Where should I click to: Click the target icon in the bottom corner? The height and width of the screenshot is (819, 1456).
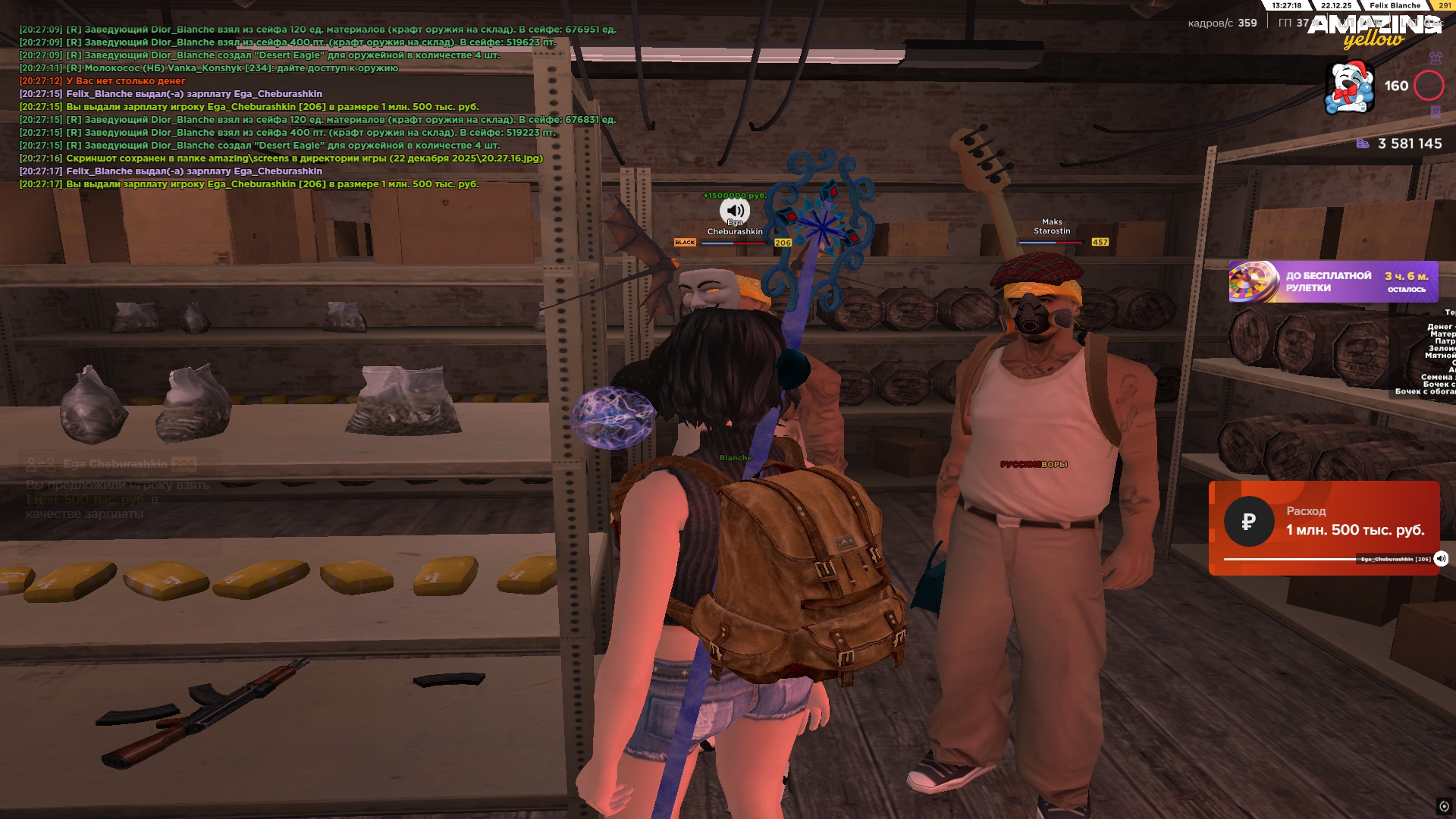click(1444, 806)
